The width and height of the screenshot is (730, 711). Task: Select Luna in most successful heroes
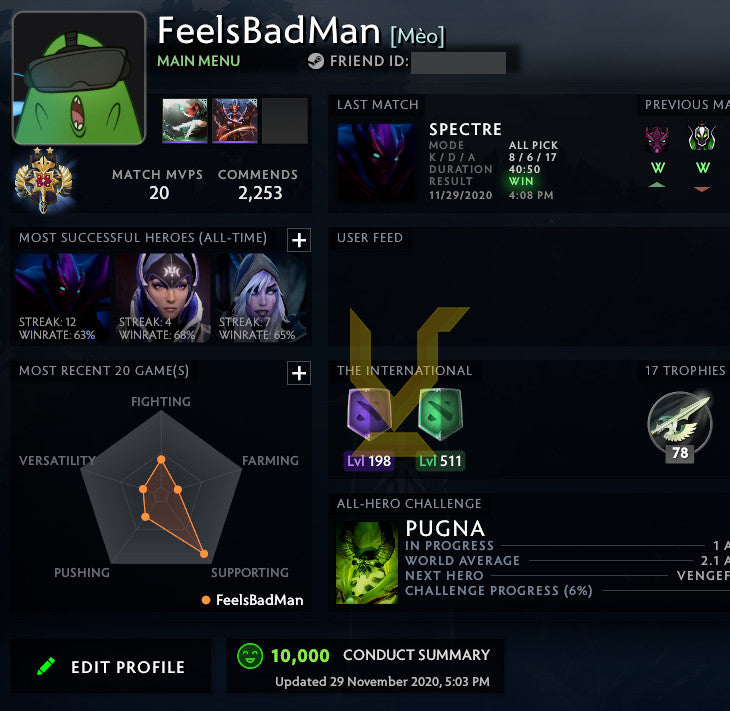162,297
